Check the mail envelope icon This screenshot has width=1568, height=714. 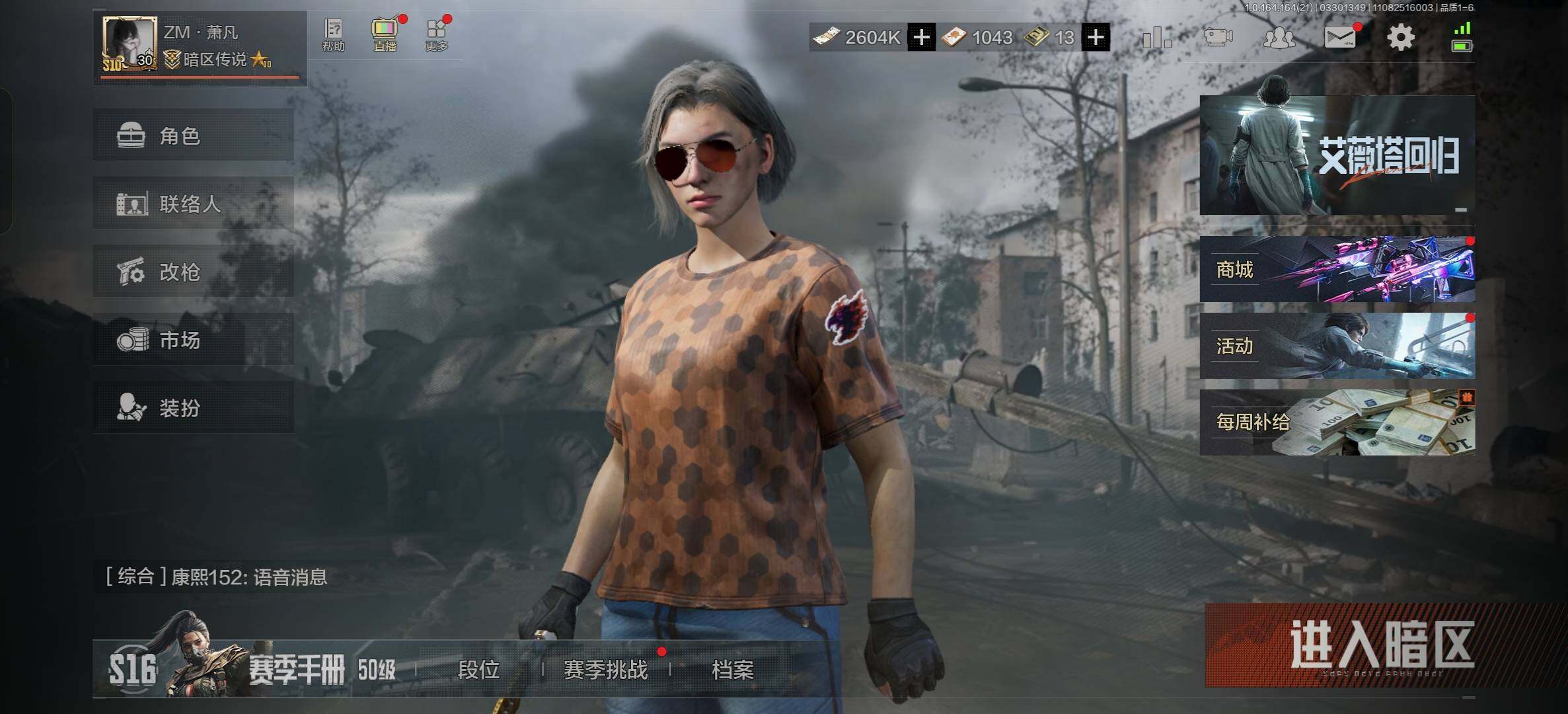pos(1339,37)
